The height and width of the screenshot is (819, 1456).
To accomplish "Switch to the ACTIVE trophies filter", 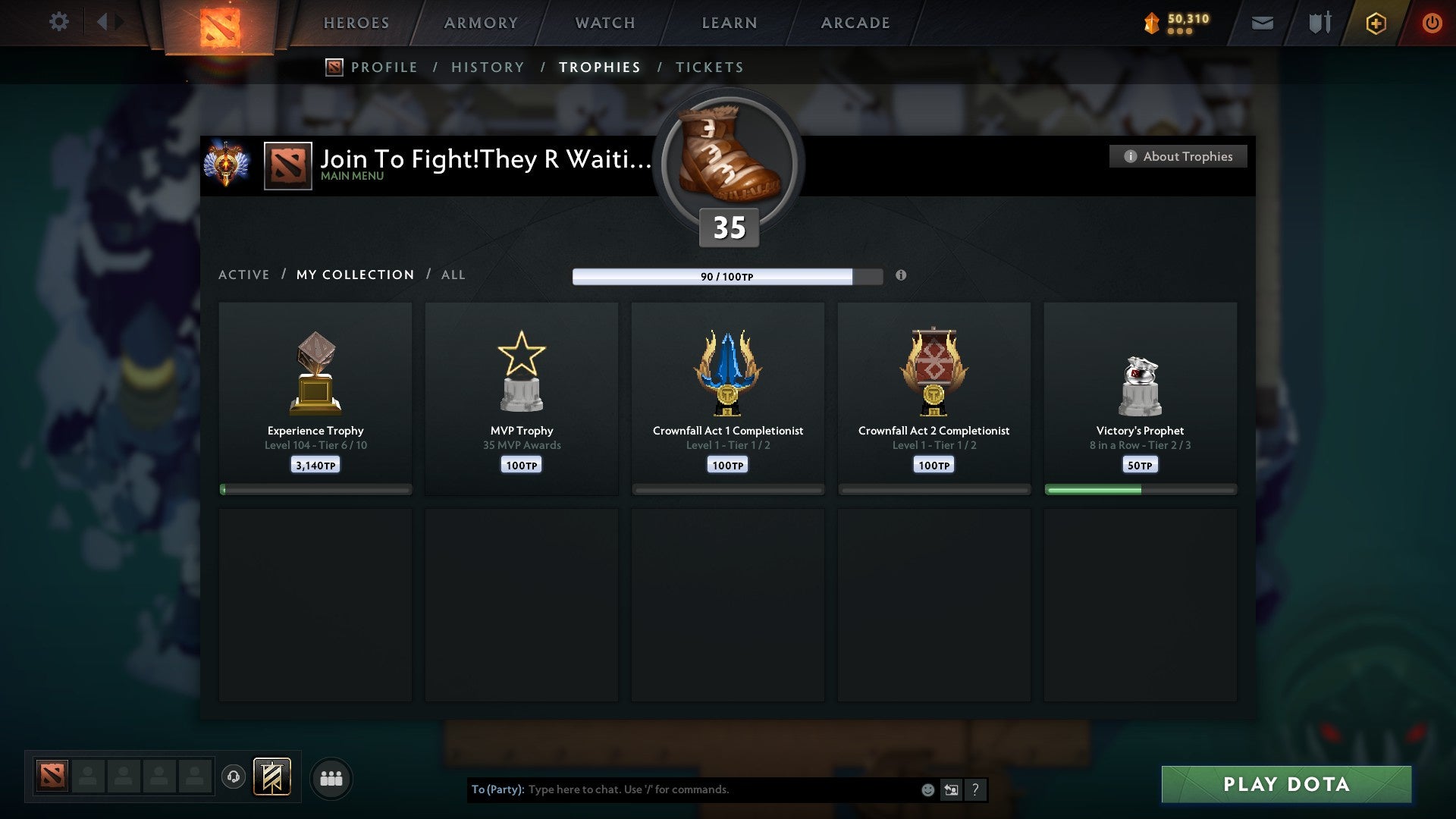I will (x=244, y=275).
